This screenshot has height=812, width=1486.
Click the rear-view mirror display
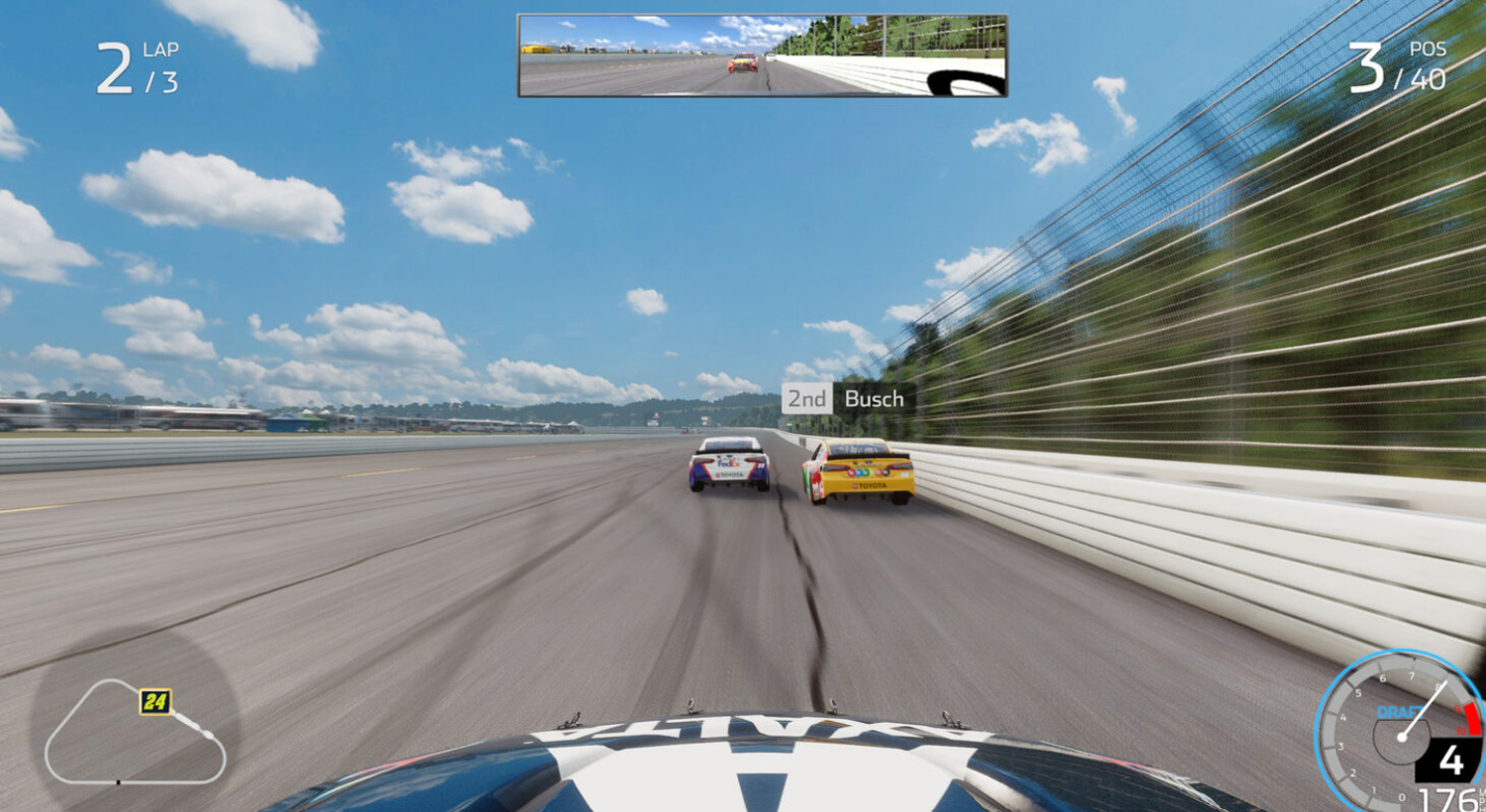762,55
